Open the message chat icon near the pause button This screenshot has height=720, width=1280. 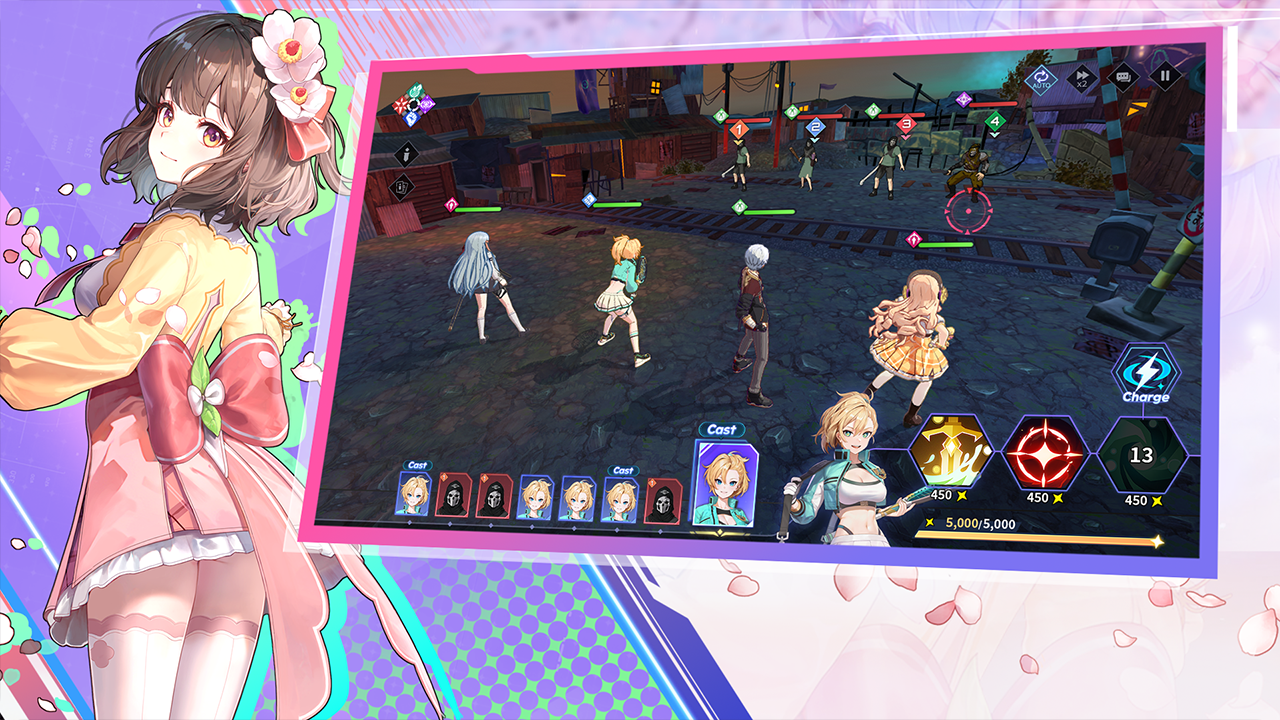click(1124, 76)
